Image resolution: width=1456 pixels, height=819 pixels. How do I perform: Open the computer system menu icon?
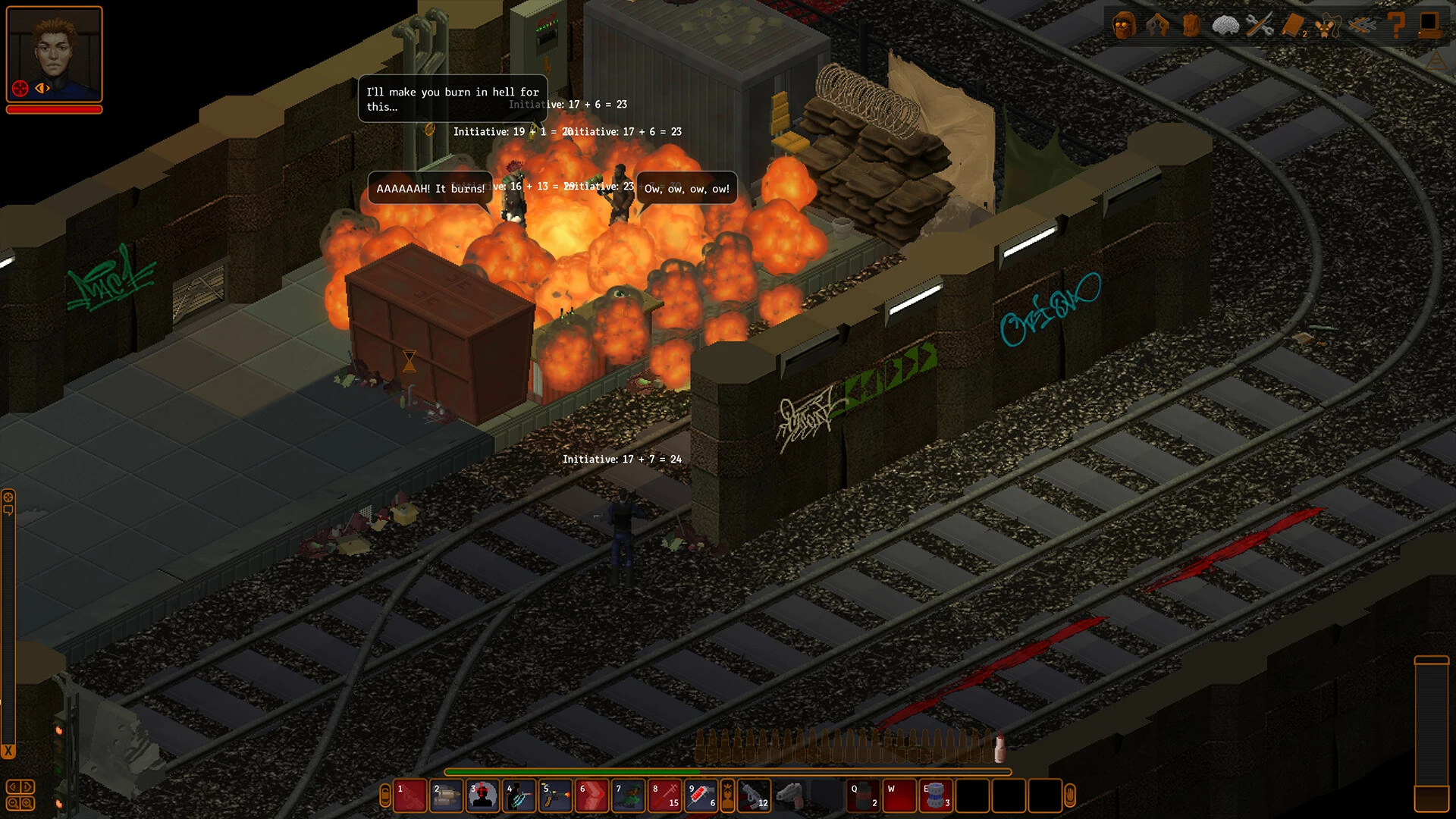point(1429,26)
